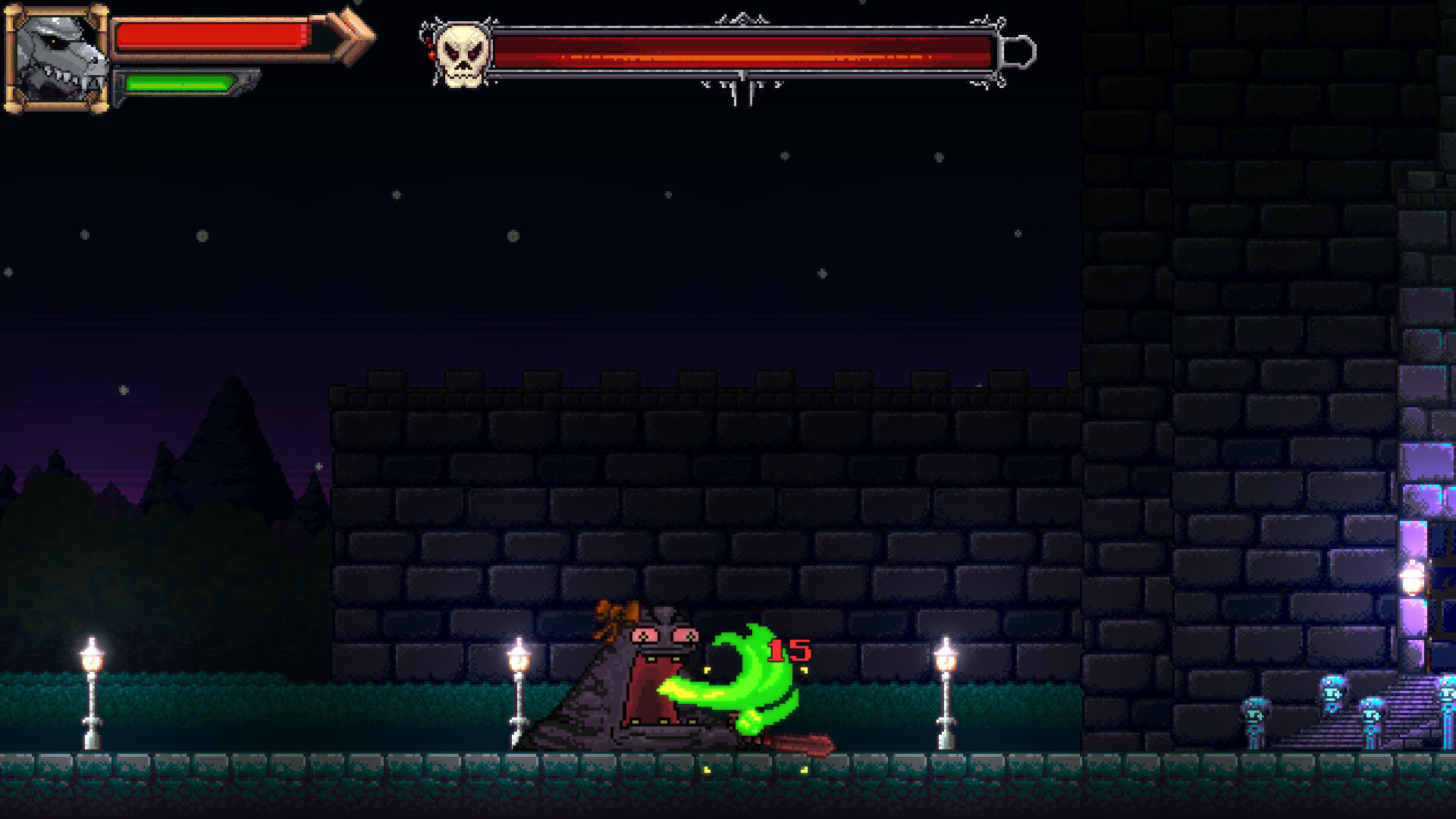The height and width of the screenshot is (819, 1456).
Task: Click the red sword on the ground
Action: click(800, 745)
